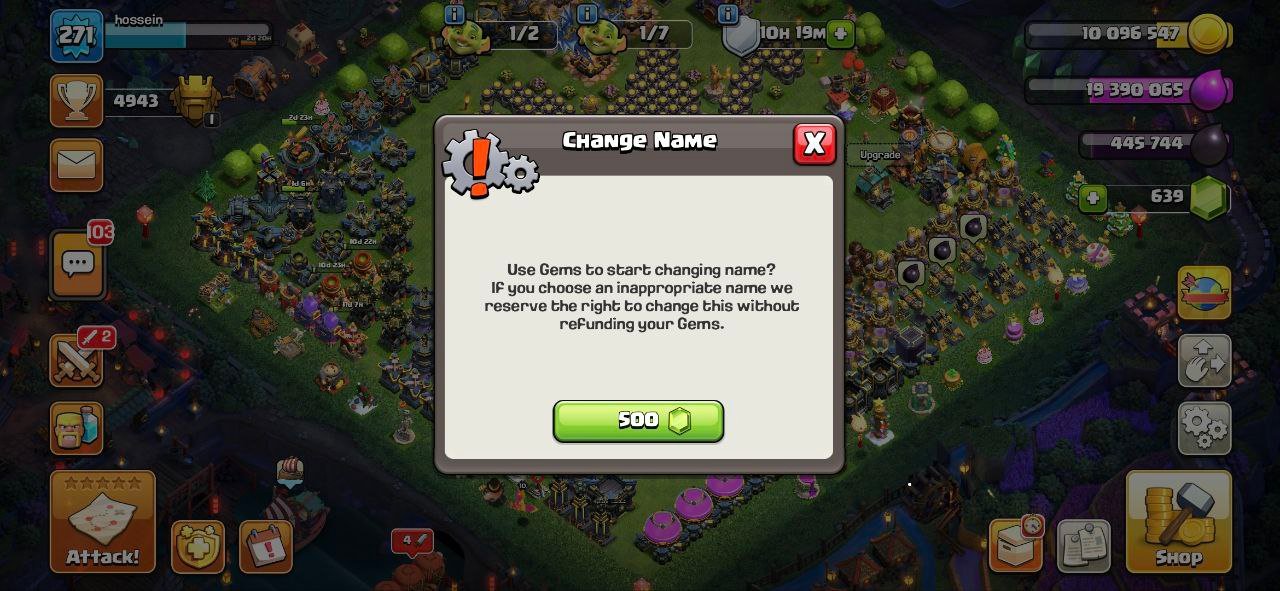Open the Attack! map
This screenshot has height=591, width=1280.
pyautogui.click(x=103, y=522)
